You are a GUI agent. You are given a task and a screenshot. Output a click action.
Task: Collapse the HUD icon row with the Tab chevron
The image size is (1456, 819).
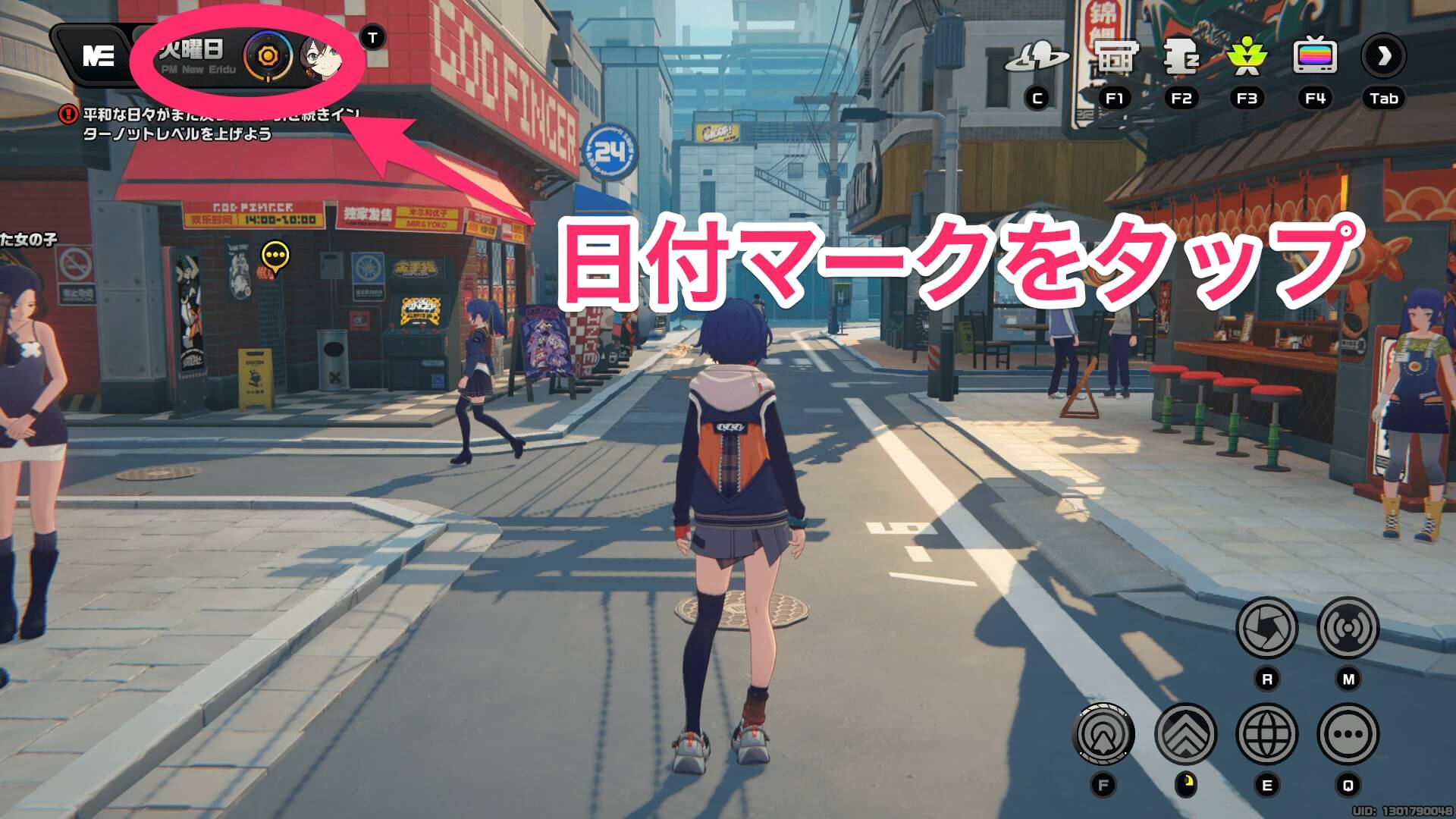pyautogui.click(x=1385, y=56)
